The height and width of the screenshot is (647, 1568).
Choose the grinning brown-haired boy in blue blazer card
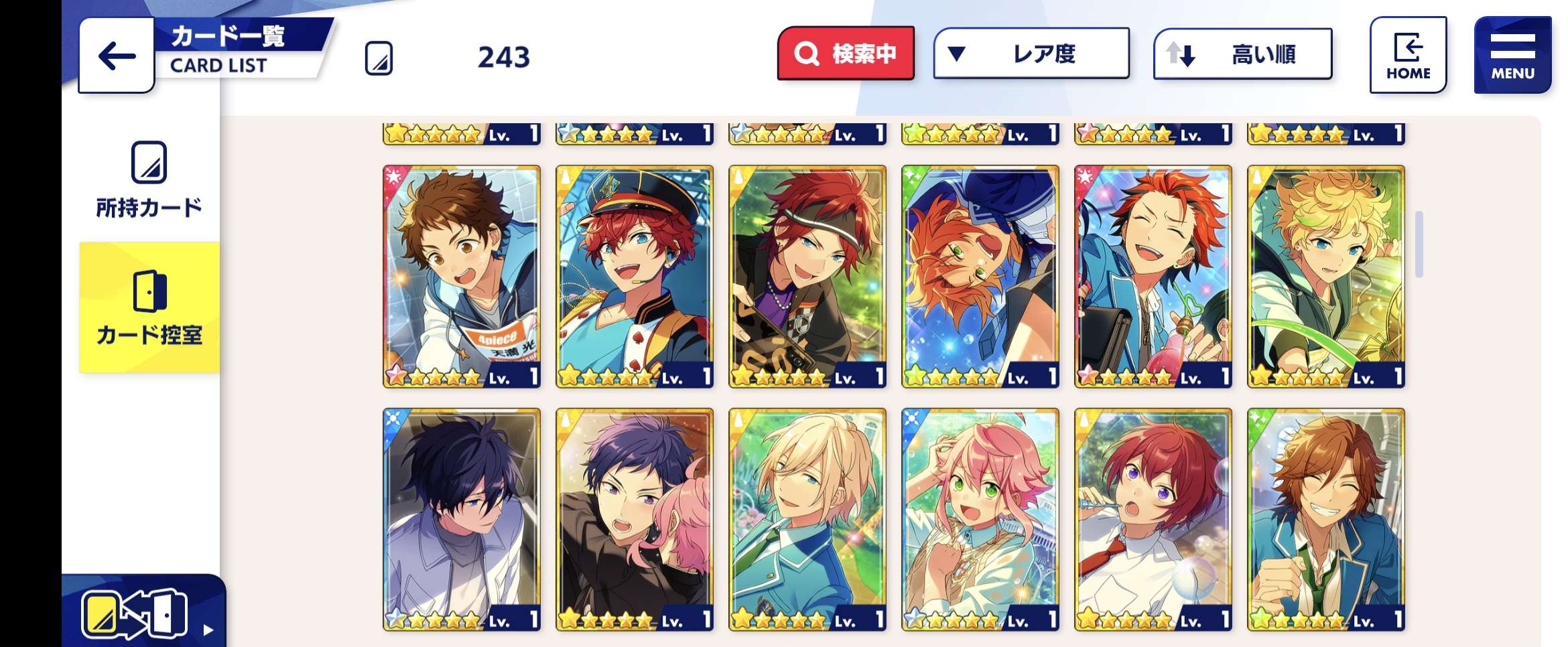[1326, 520]
